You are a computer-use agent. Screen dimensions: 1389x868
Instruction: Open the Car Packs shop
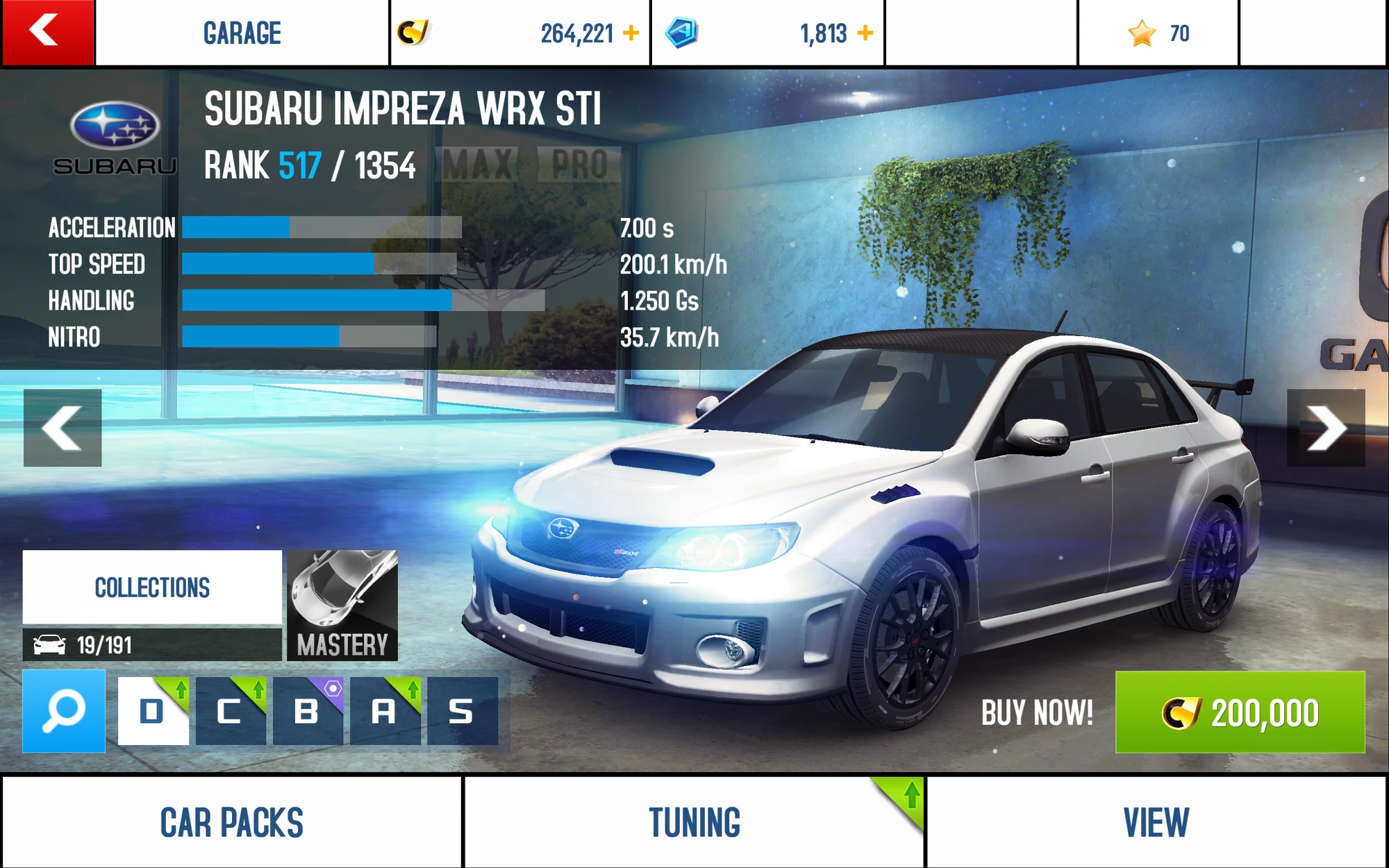231,822
